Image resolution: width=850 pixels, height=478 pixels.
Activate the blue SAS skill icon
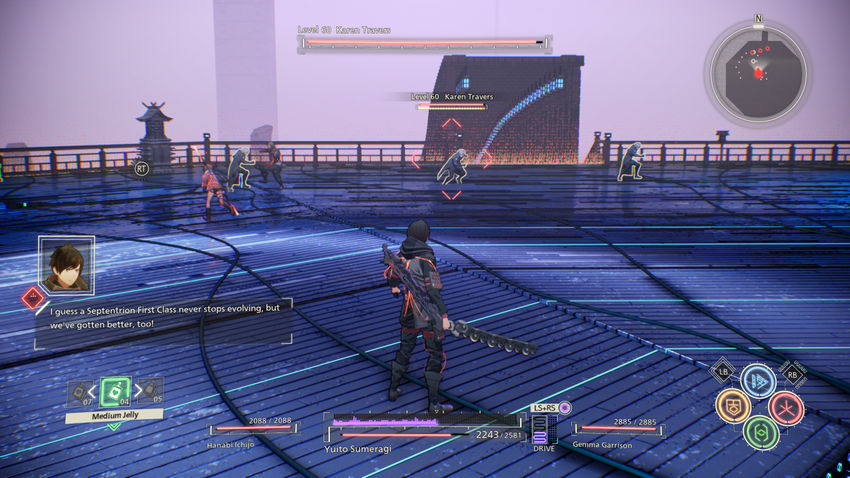[x=758, y=381]
